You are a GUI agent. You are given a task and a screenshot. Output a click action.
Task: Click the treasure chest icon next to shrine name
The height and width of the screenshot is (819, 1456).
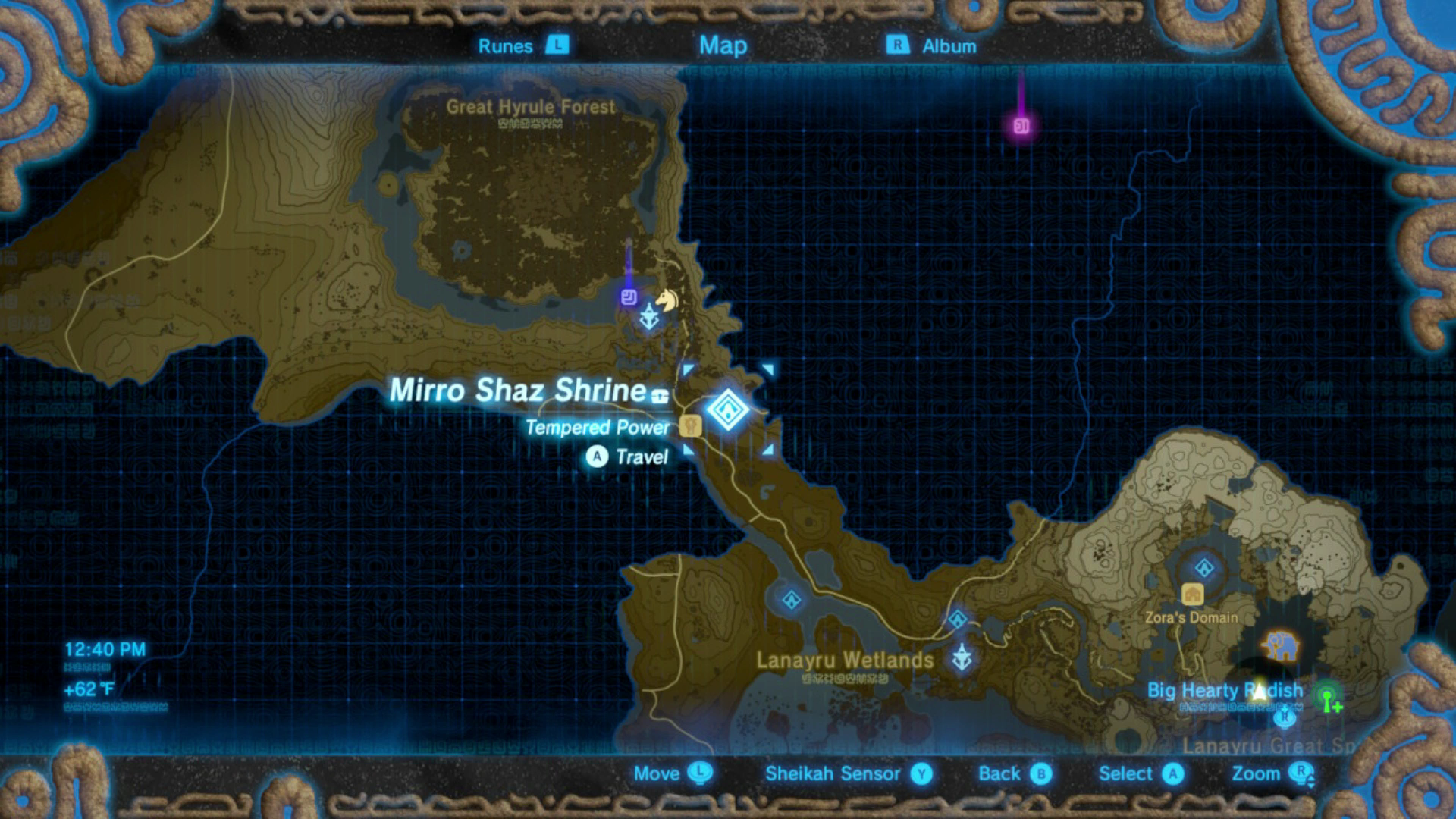pos(659,396)
